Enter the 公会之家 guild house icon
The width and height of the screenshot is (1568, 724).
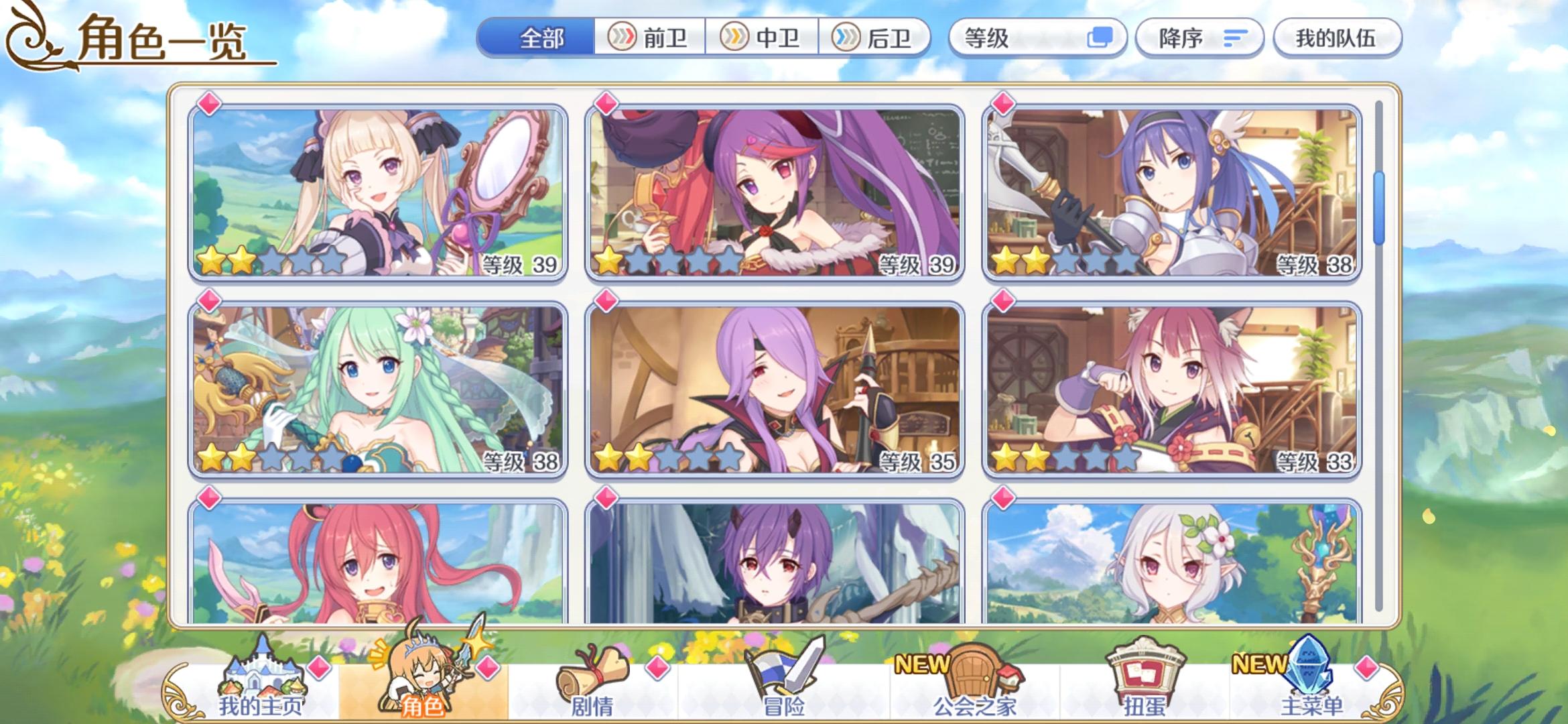976,676
